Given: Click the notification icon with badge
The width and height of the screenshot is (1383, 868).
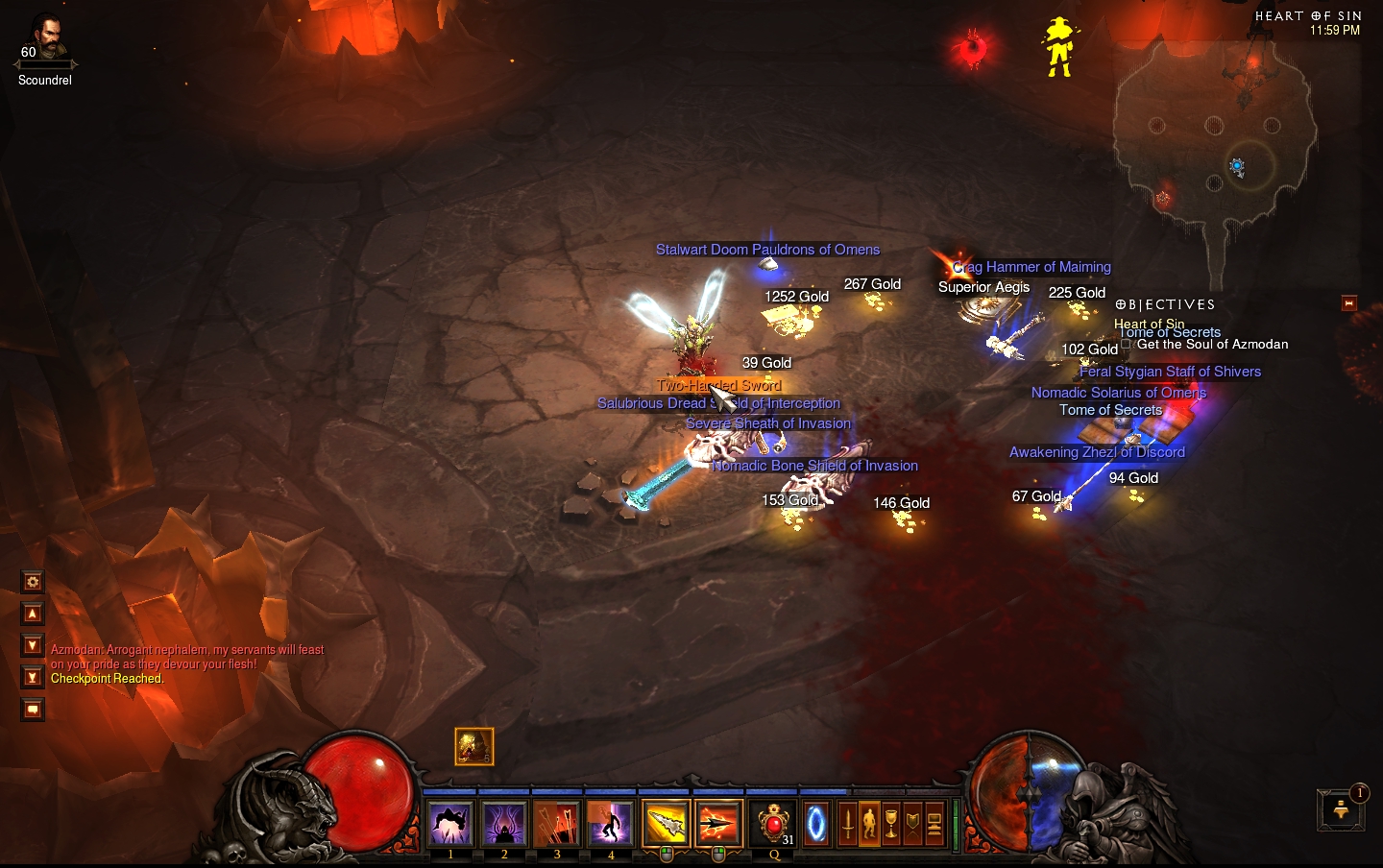Looking at the screenshot, I should pos(1341,810).
